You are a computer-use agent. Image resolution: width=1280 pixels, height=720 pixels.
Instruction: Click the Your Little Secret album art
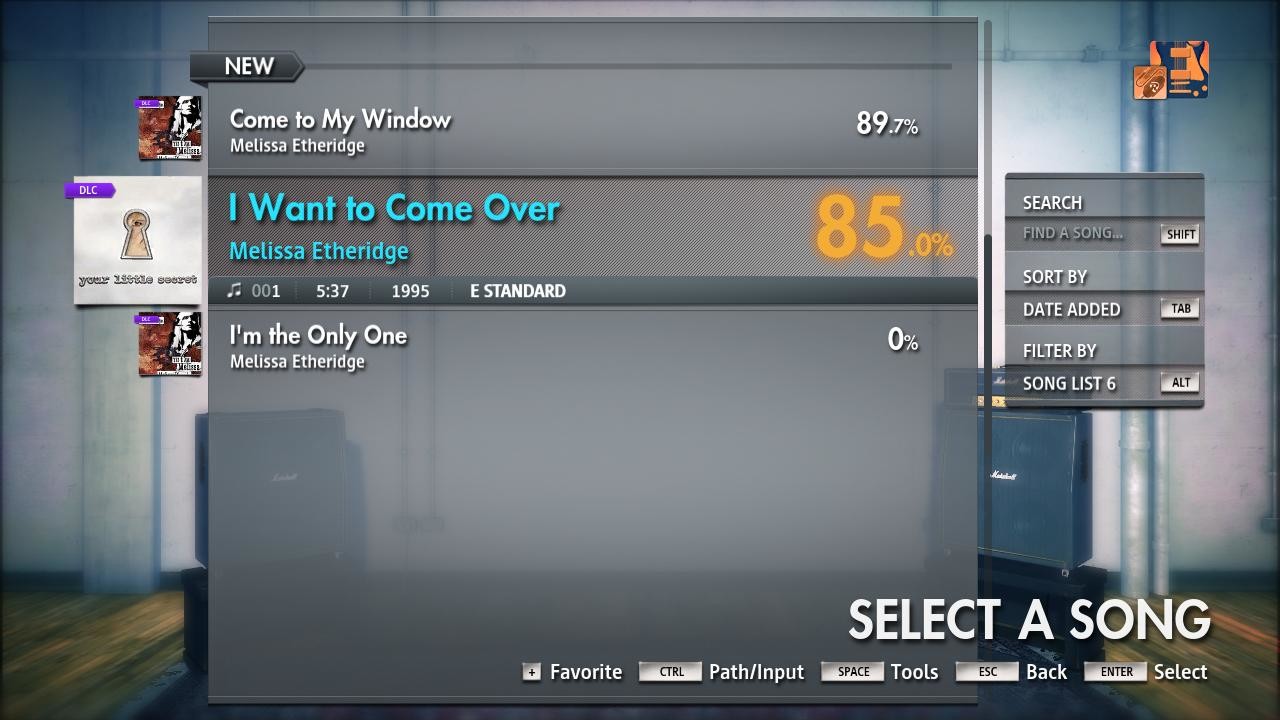(x=137, y=240)
